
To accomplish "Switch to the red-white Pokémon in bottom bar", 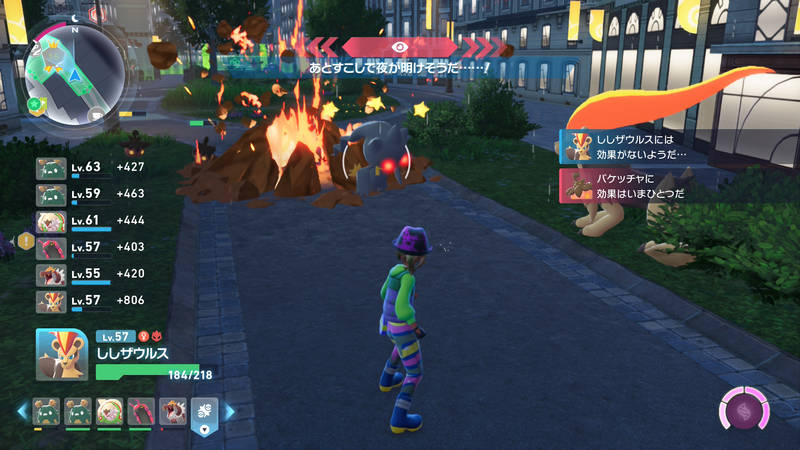I will 171,411.
